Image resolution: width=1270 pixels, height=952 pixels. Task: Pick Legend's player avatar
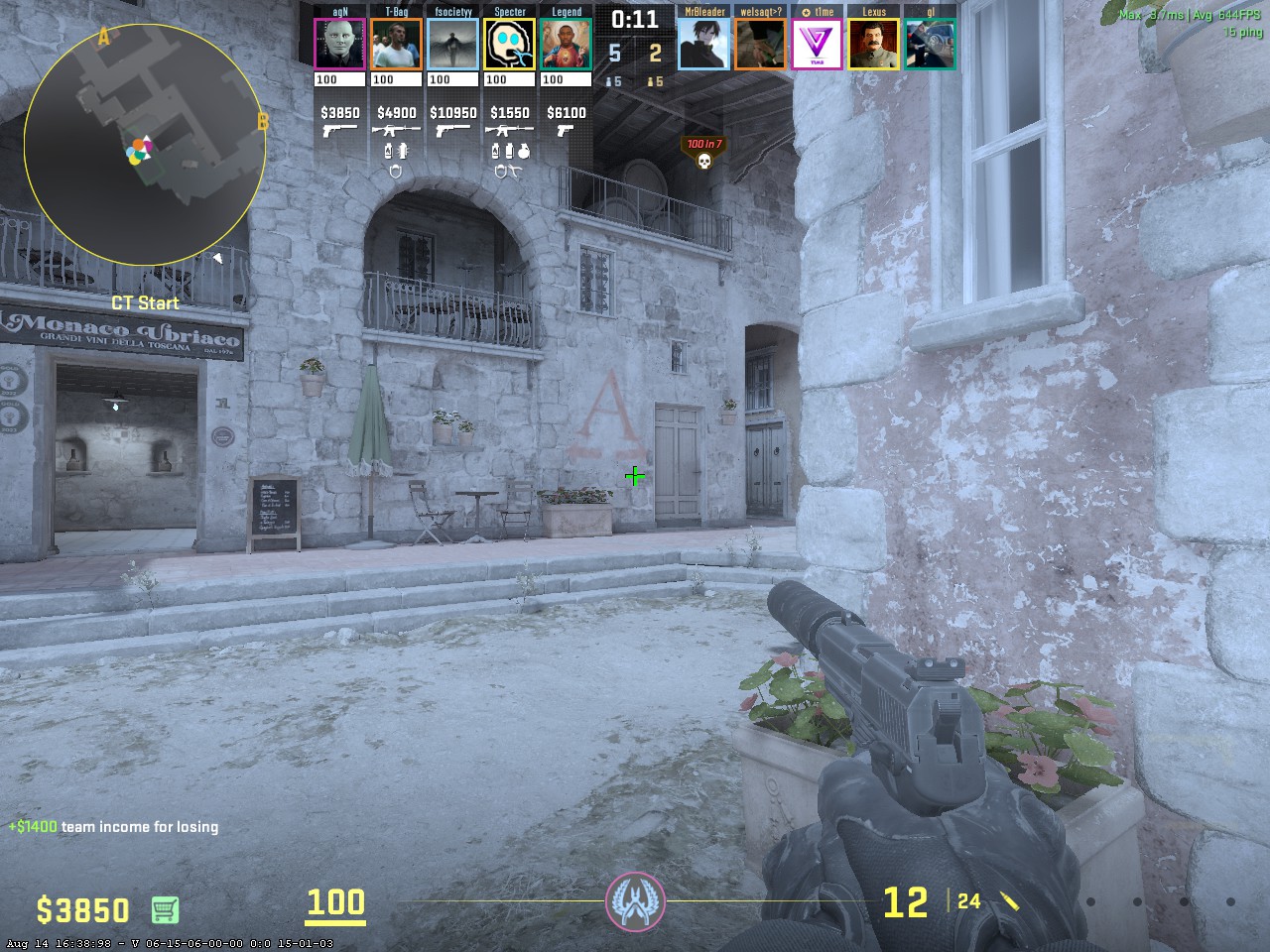[x=567, y=45]
